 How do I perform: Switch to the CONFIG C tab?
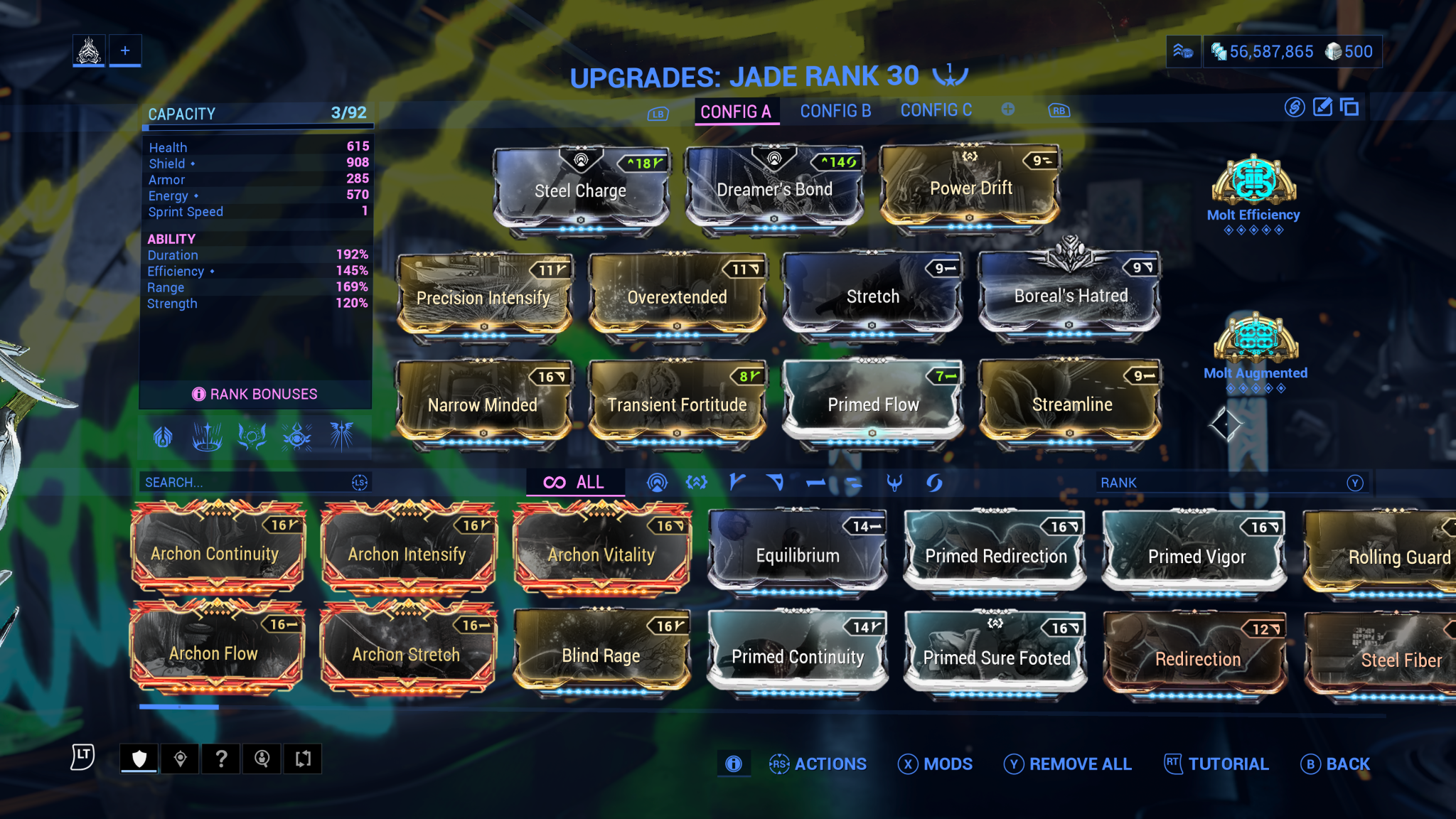[936, 110]
